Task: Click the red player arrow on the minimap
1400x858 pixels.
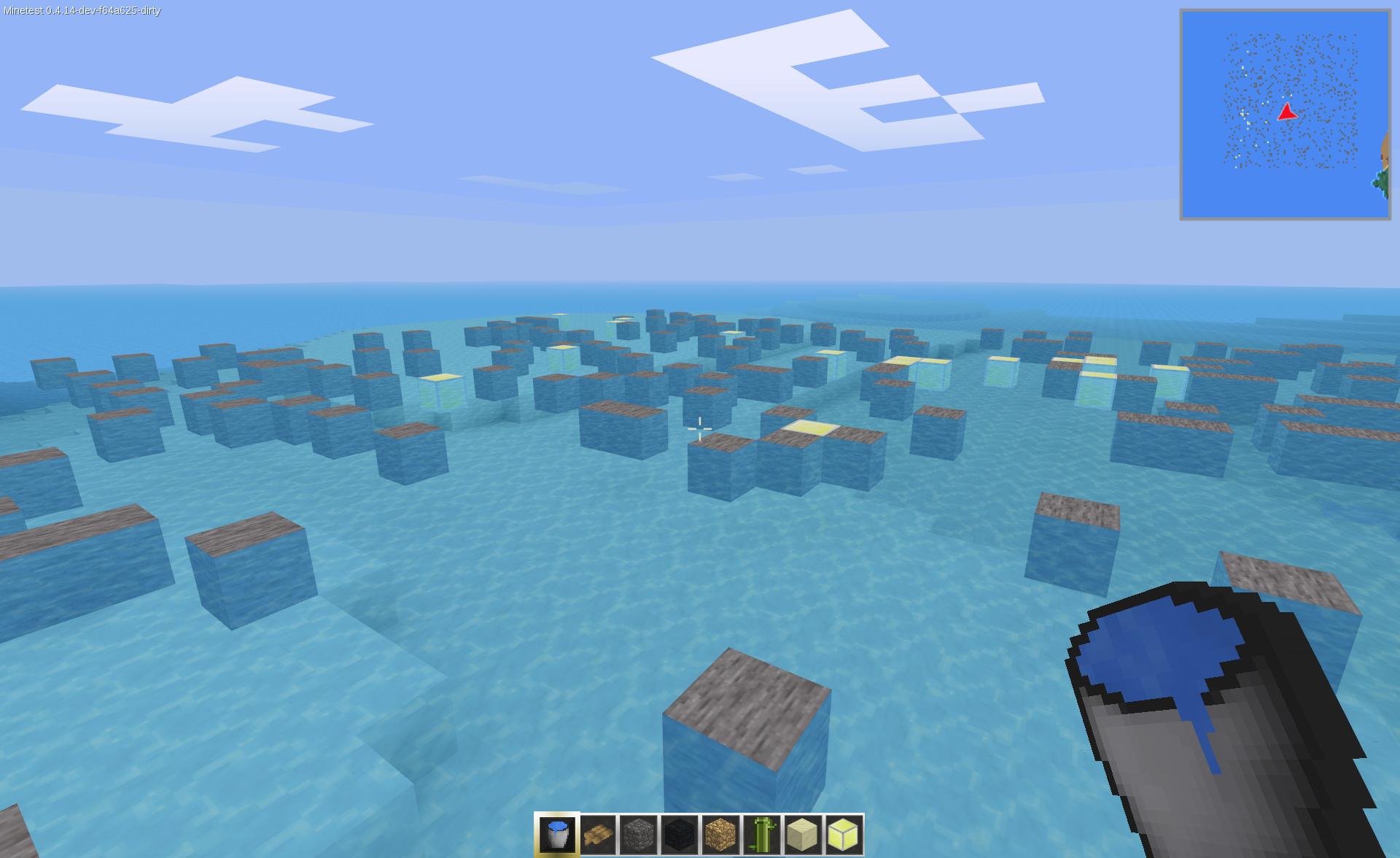Action: (x=1288, y=113)
